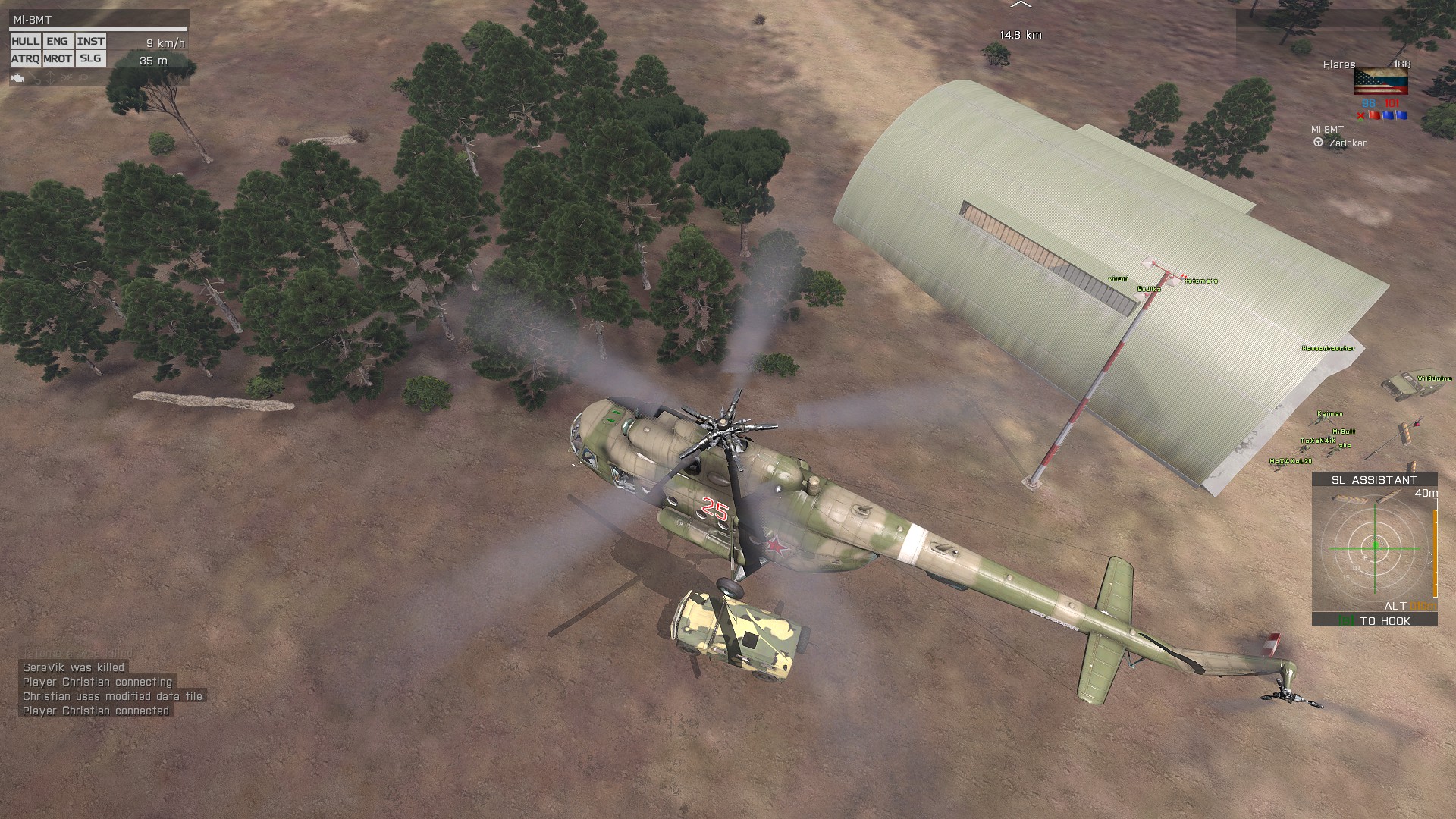The width and height of the screenshot is (1456, 819).
Task: Click the 'Player Christian connected' chat line
Action: (x=96, y=711)
